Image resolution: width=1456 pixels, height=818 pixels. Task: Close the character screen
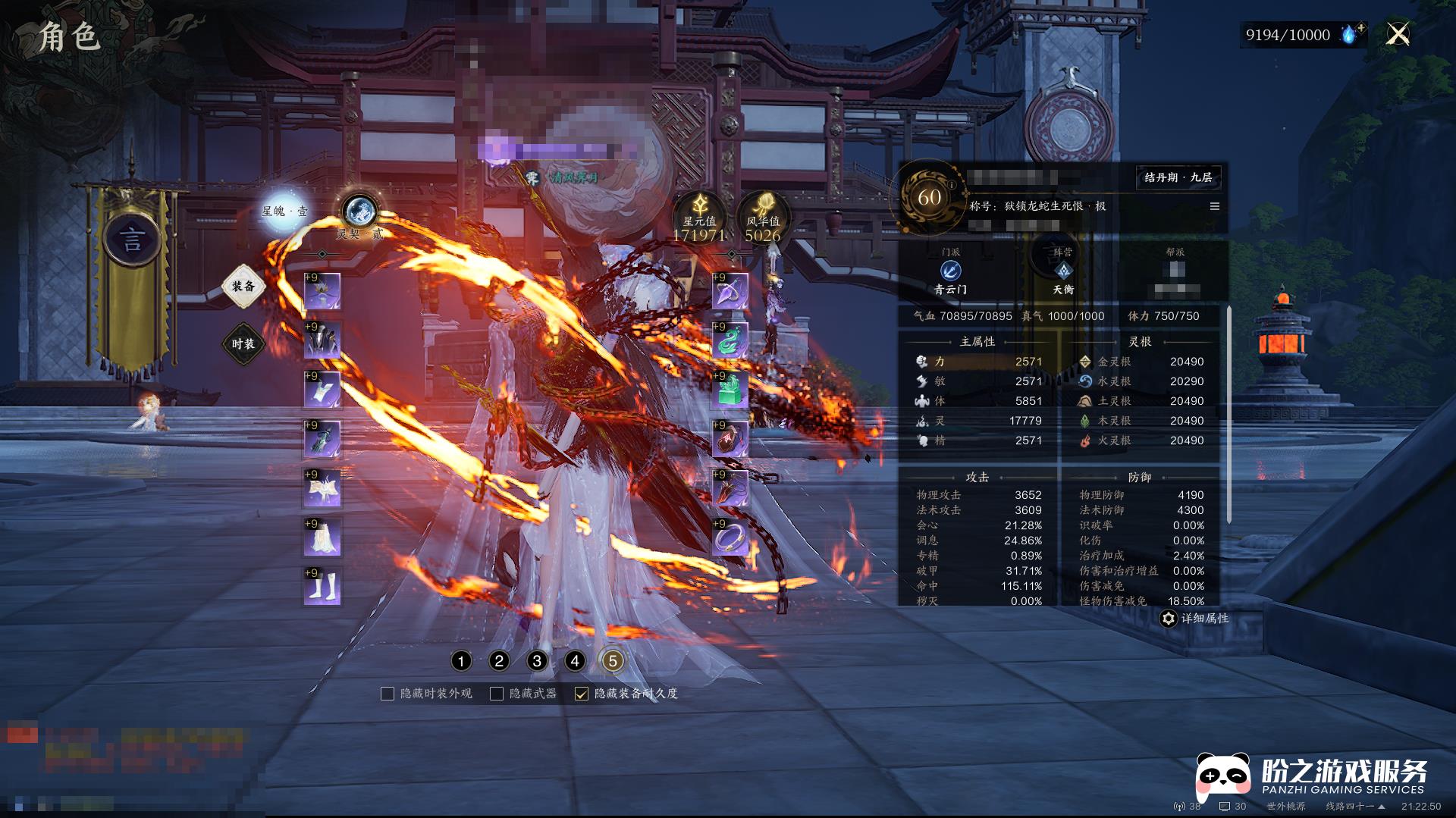pos(1398,34)
